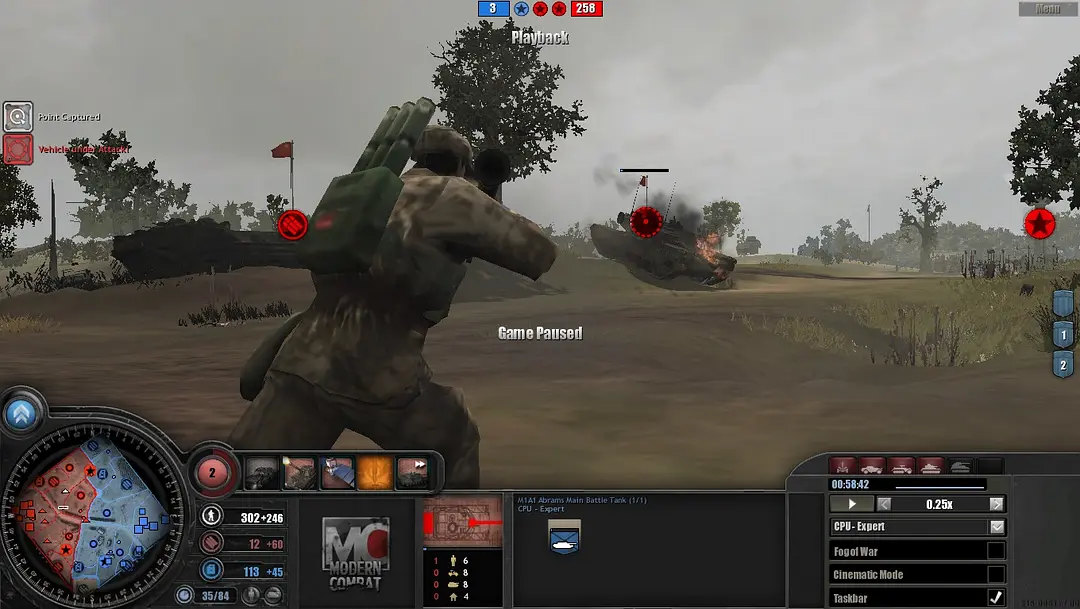The height and width of the screenshot is (609, 1080).
Task: Decrease the replay speed with the left arrow
Action: coord(884,504)
